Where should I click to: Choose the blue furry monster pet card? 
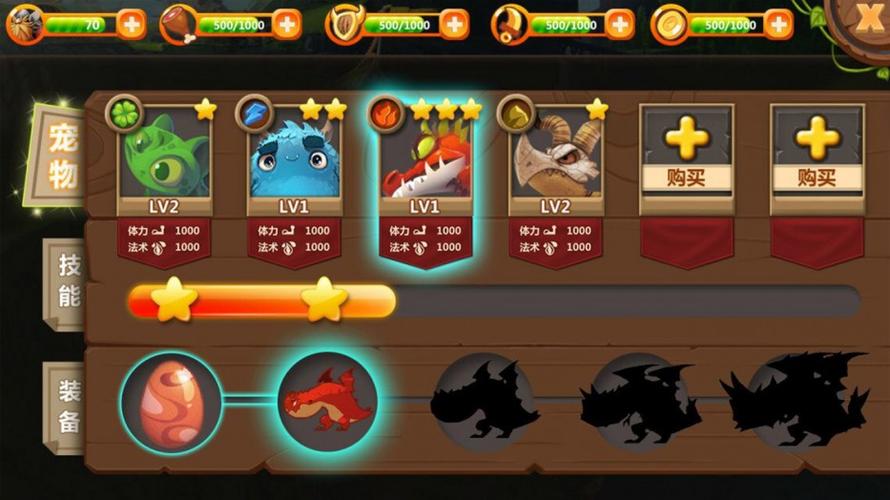click(295, 160)
